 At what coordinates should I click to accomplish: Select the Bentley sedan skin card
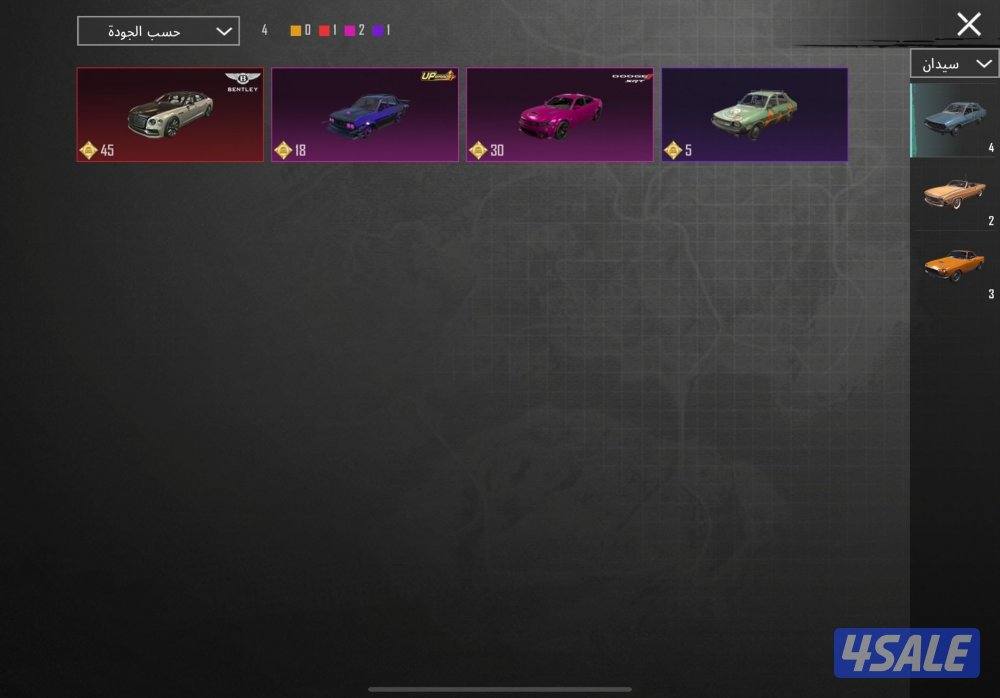pos(170,114)
